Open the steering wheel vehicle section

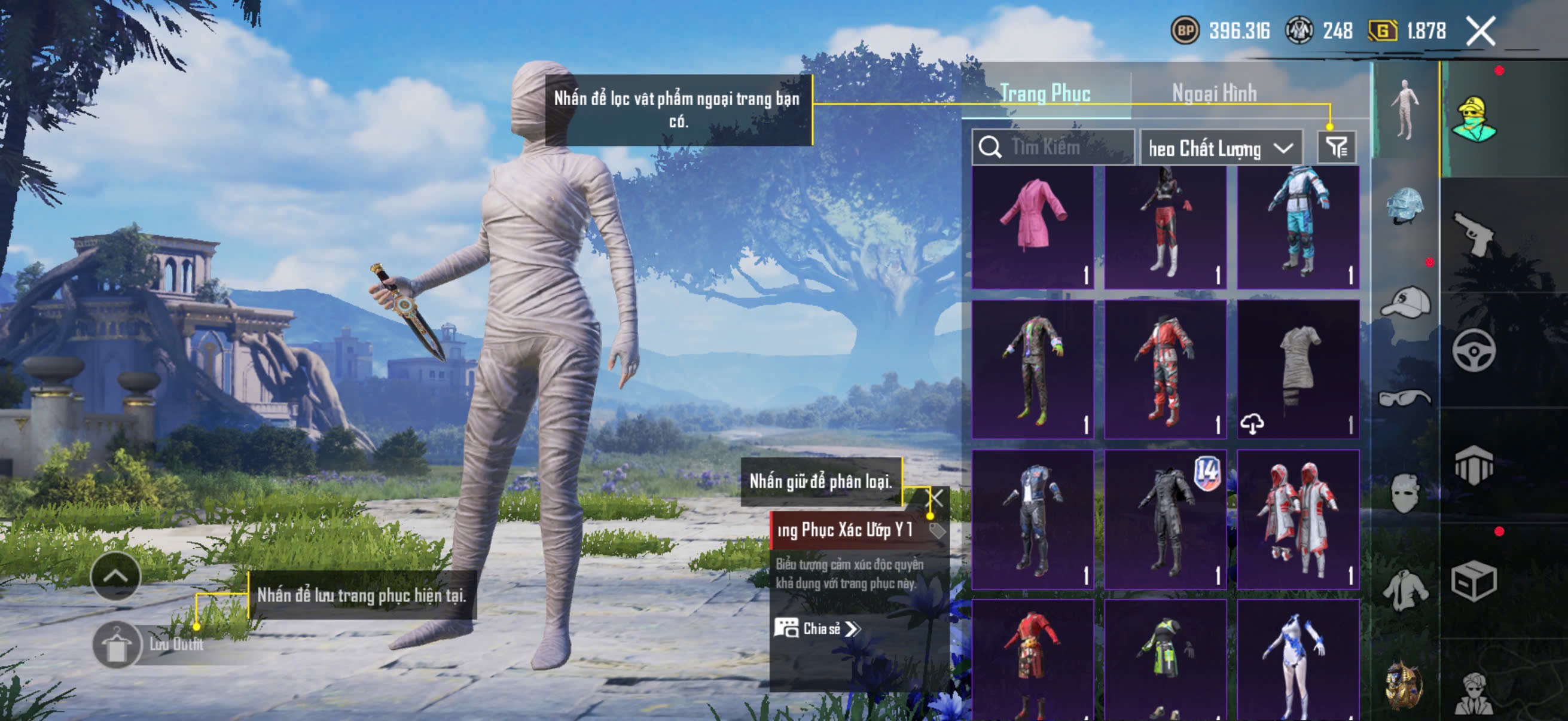point(1473,350)
